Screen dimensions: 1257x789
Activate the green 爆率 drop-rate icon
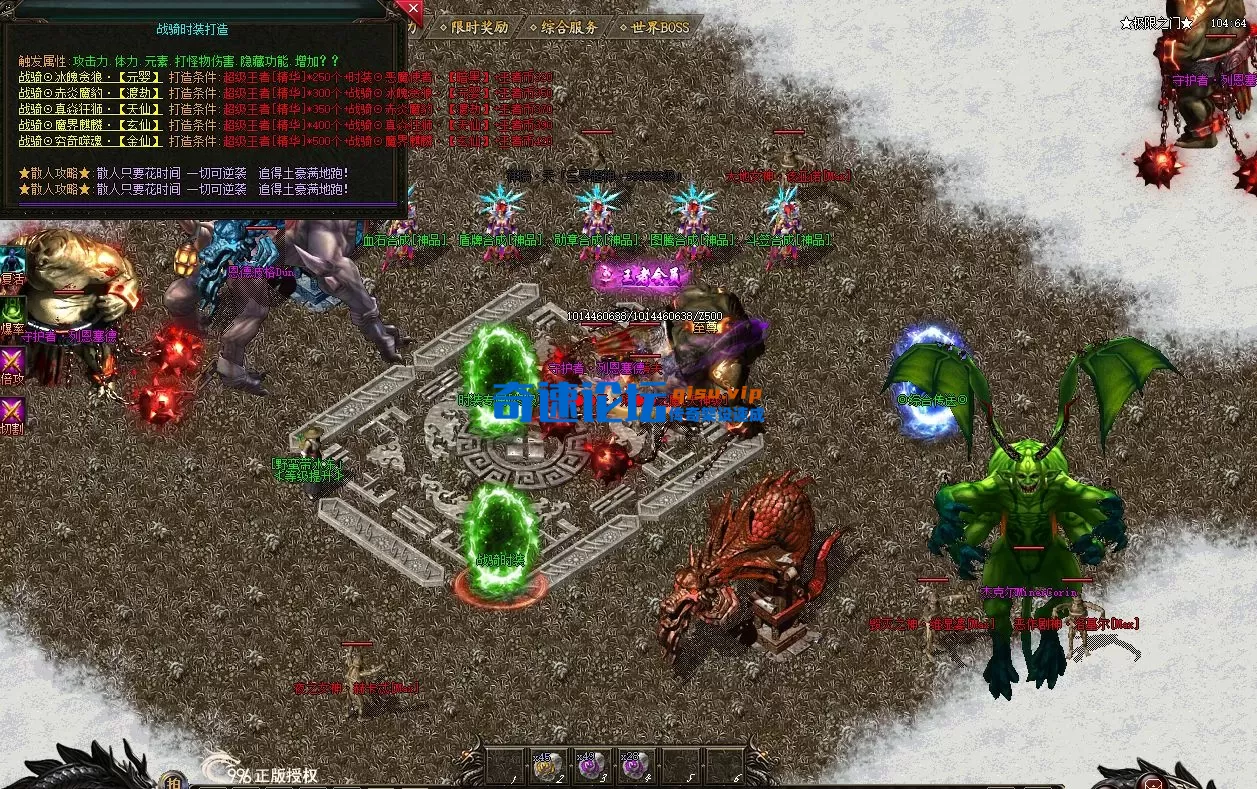[x=12, y=312]
